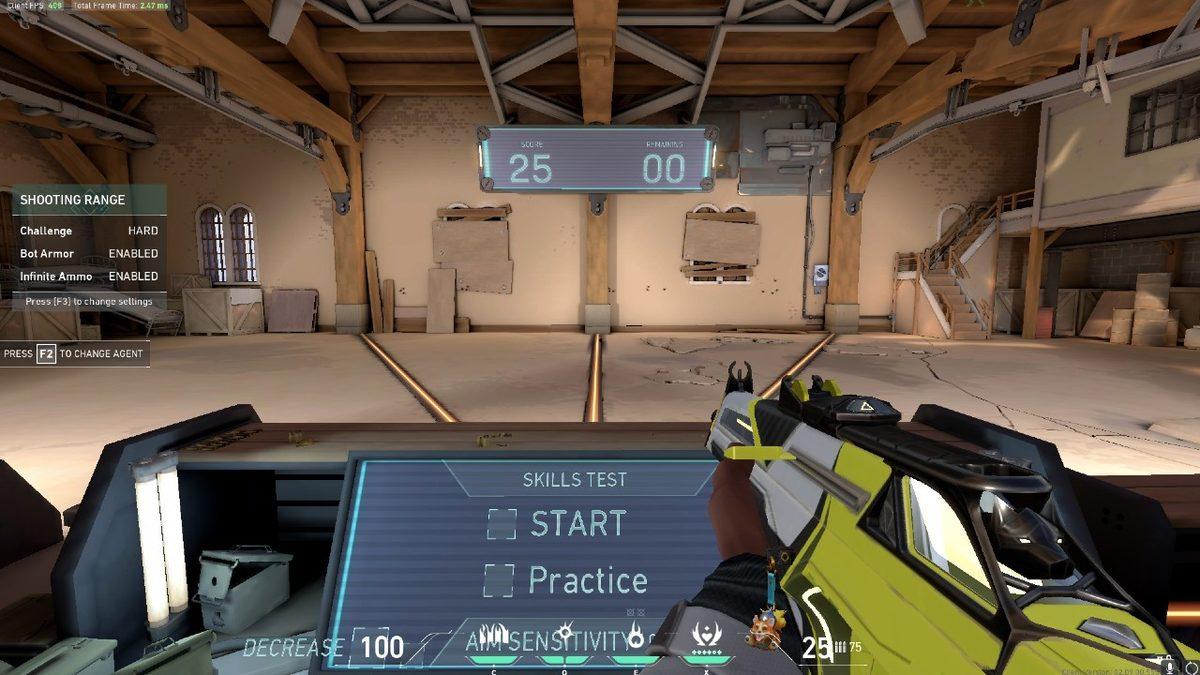Use the Curveball flash ability icon
Screen dimensions: 1200x675
pos(565,636)
